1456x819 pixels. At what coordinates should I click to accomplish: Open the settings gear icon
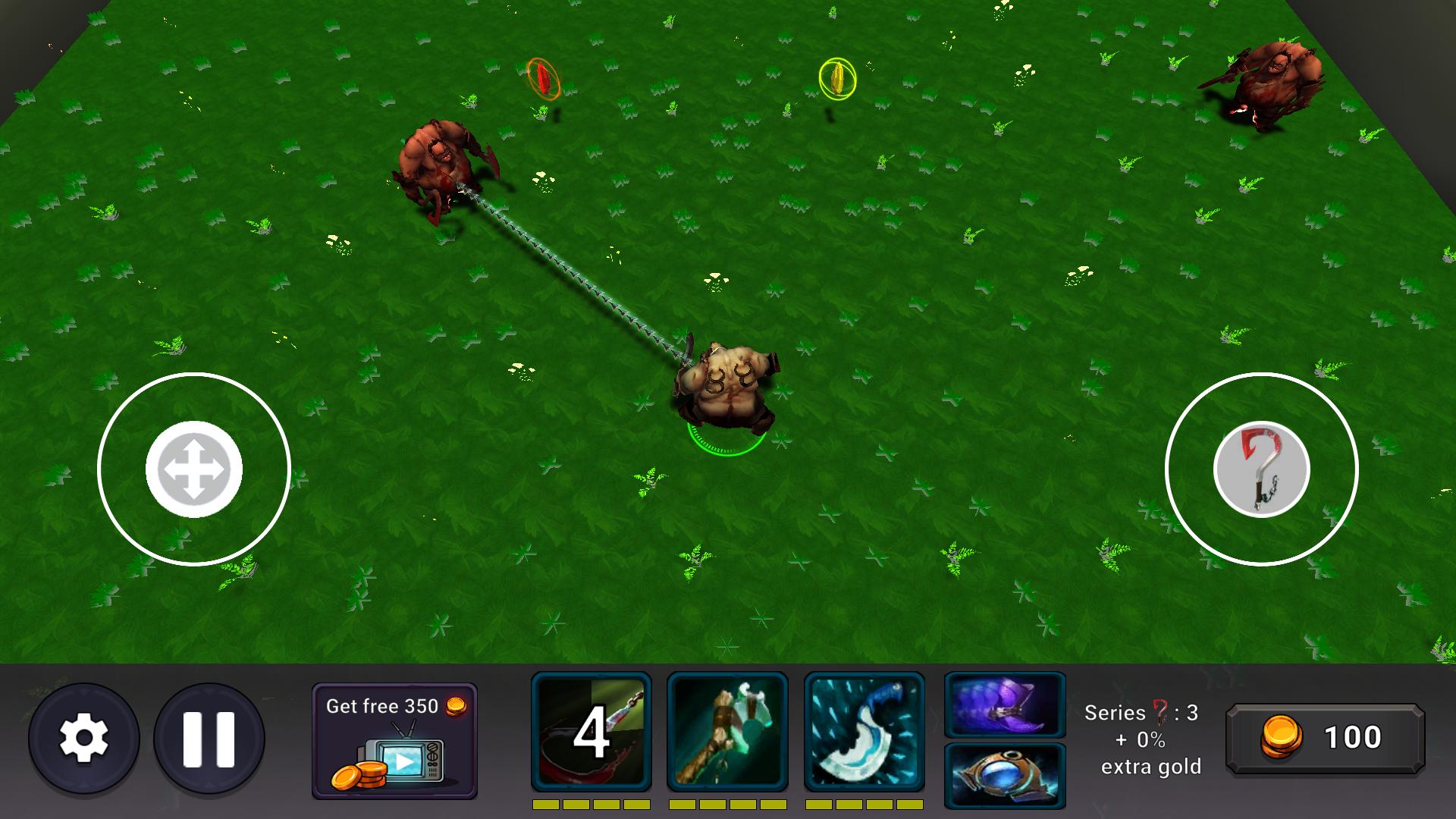pos(86,736)
